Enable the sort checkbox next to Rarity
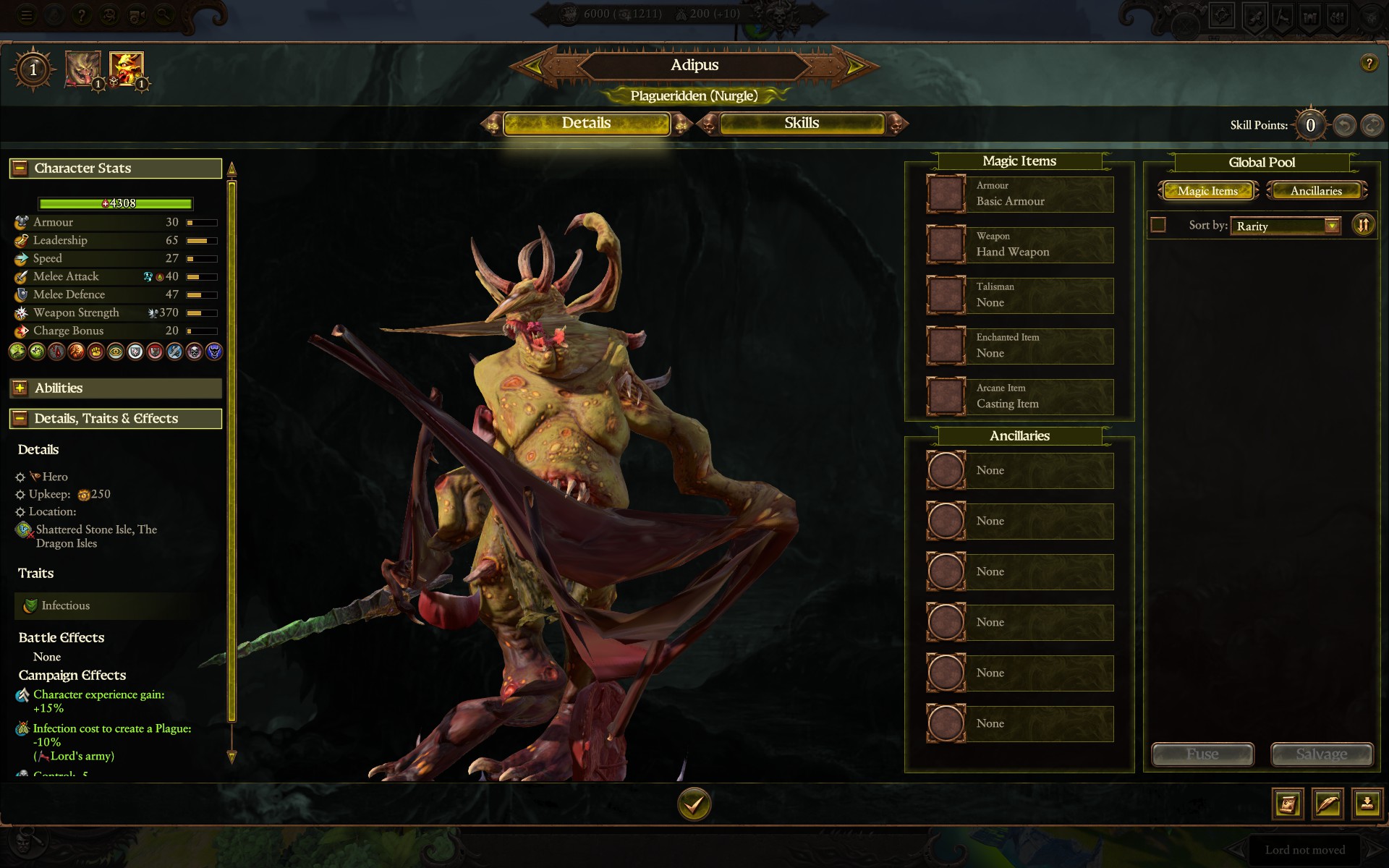The height and width of the screenshot is (868, 1389). pos(1158,225)
